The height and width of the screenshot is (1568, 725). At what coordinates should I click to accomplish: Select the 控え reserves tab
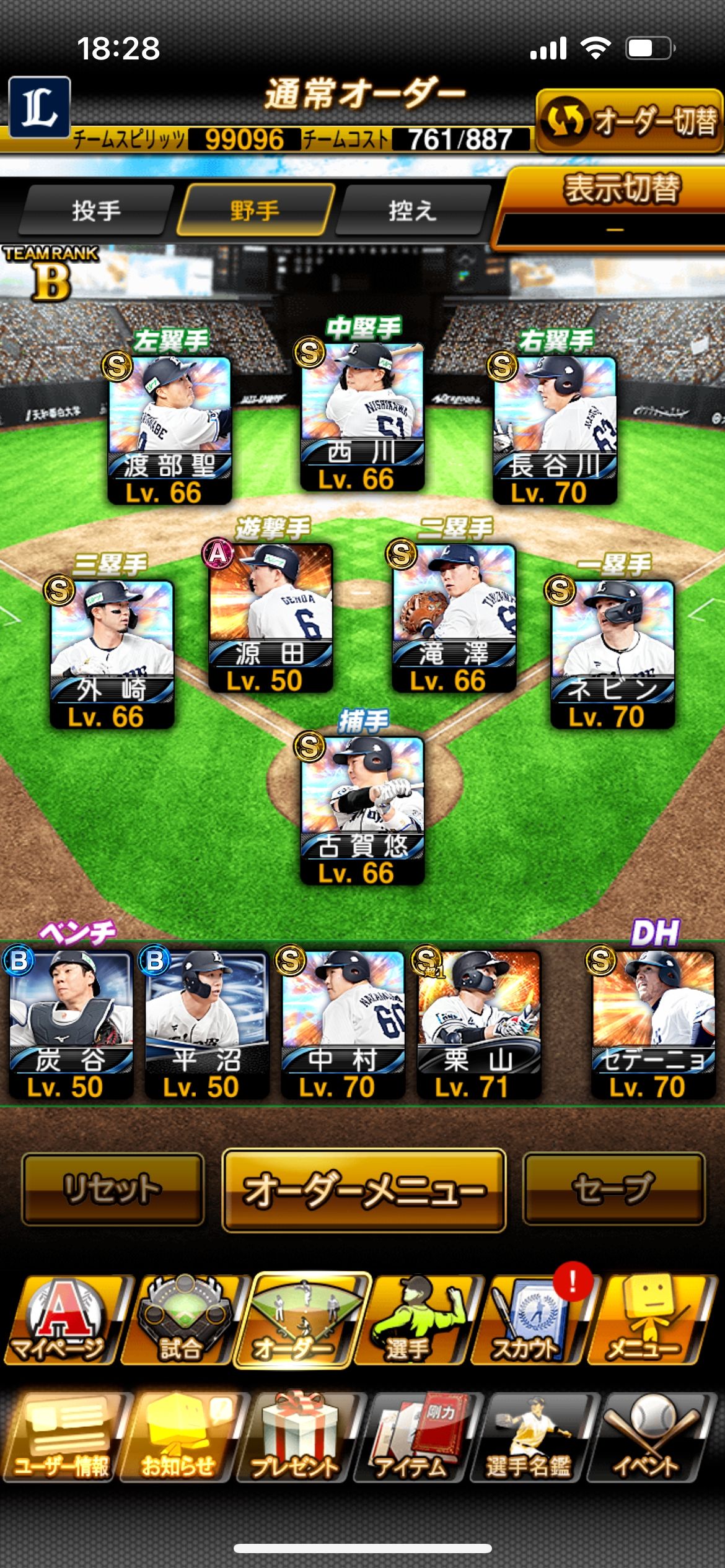(412, 211)
